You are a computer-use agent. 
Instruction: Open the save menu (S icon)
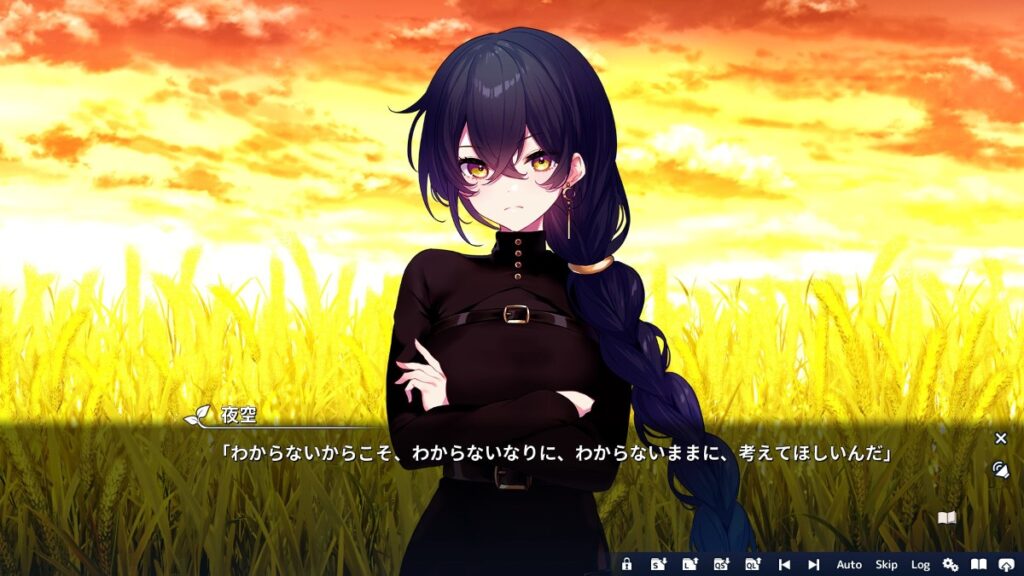pyautogui.click(x=658, y=565)
